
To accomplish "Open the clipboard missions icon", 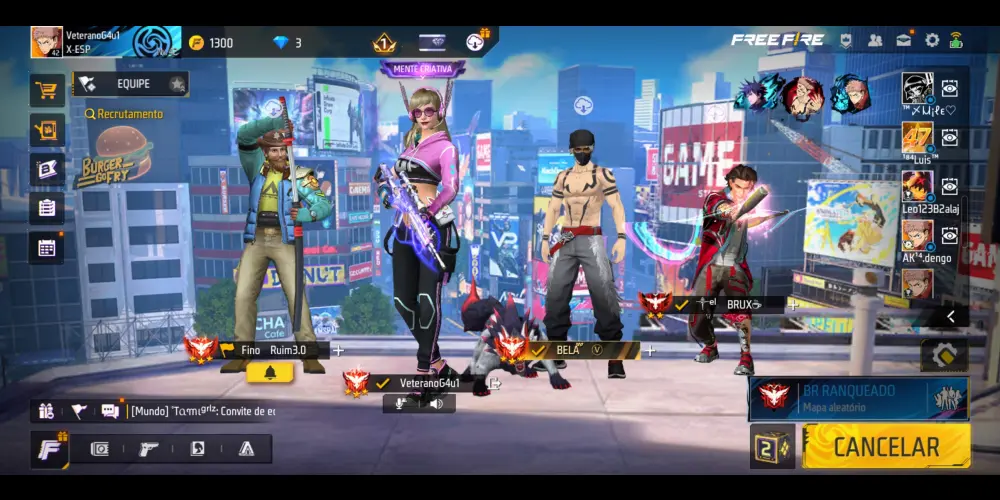I will tap(46, 208).
